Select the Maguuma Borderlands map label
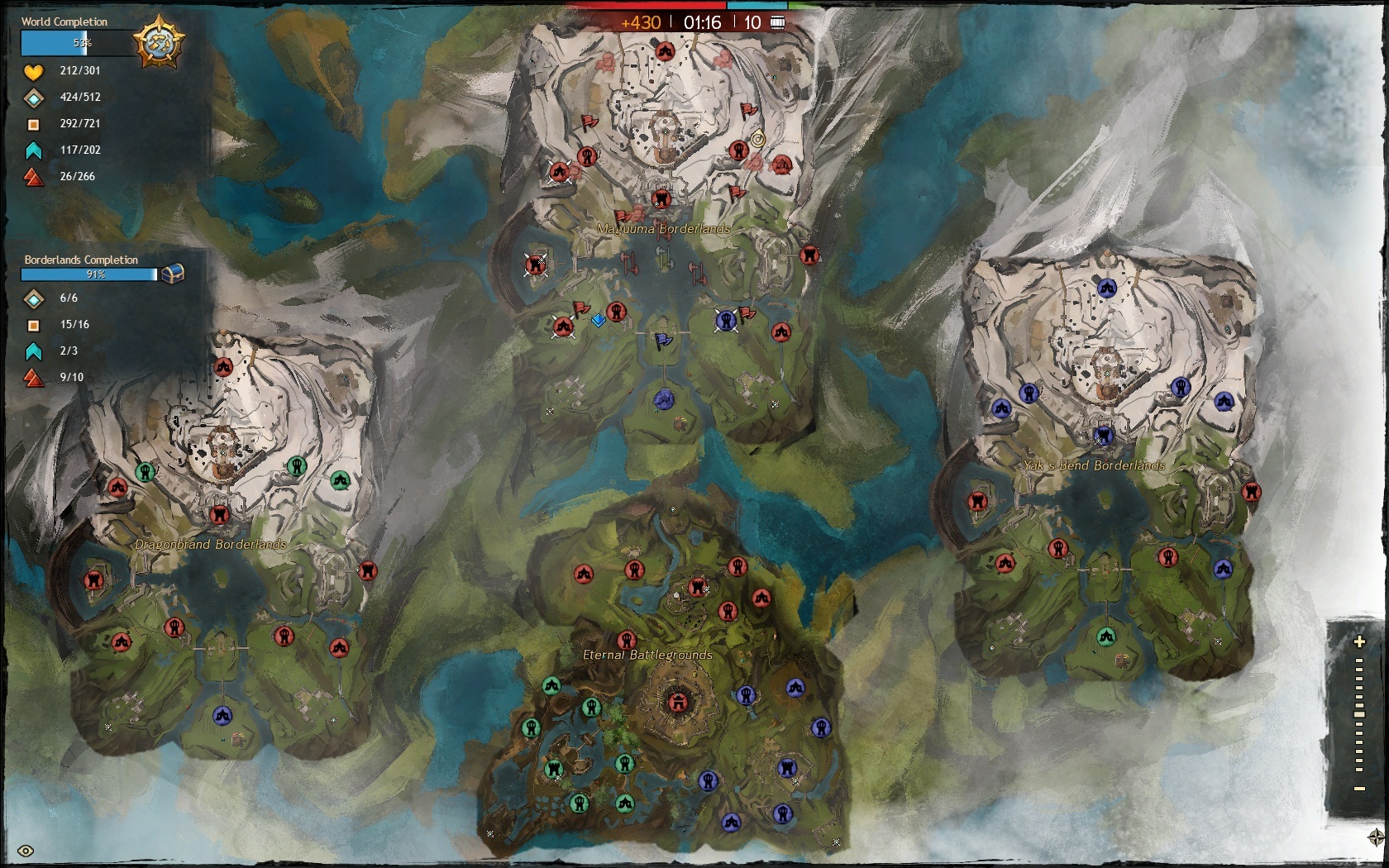 (x=663, y=228)
